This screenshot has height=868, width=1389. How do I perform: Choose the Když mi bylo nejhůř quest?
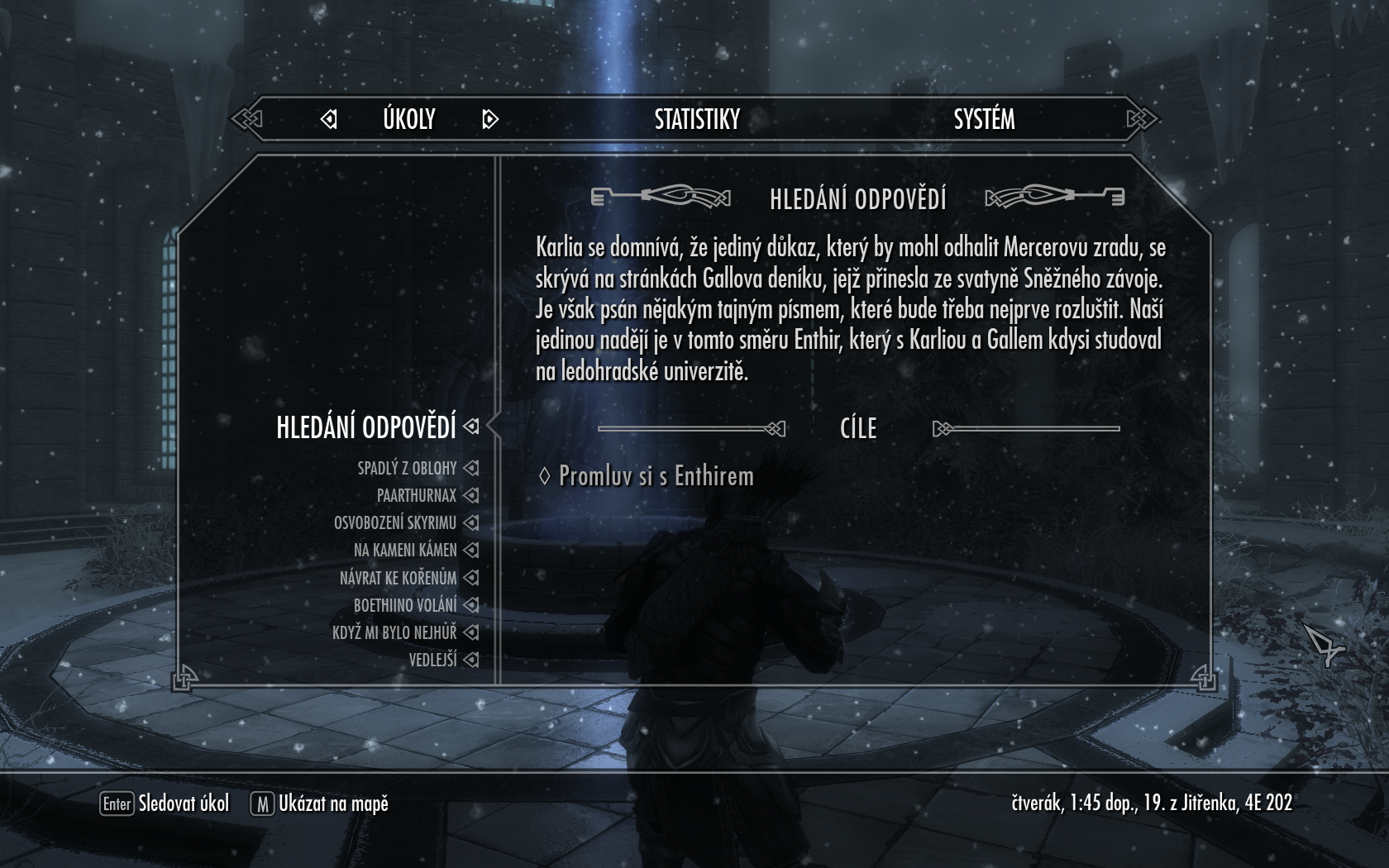394,632
